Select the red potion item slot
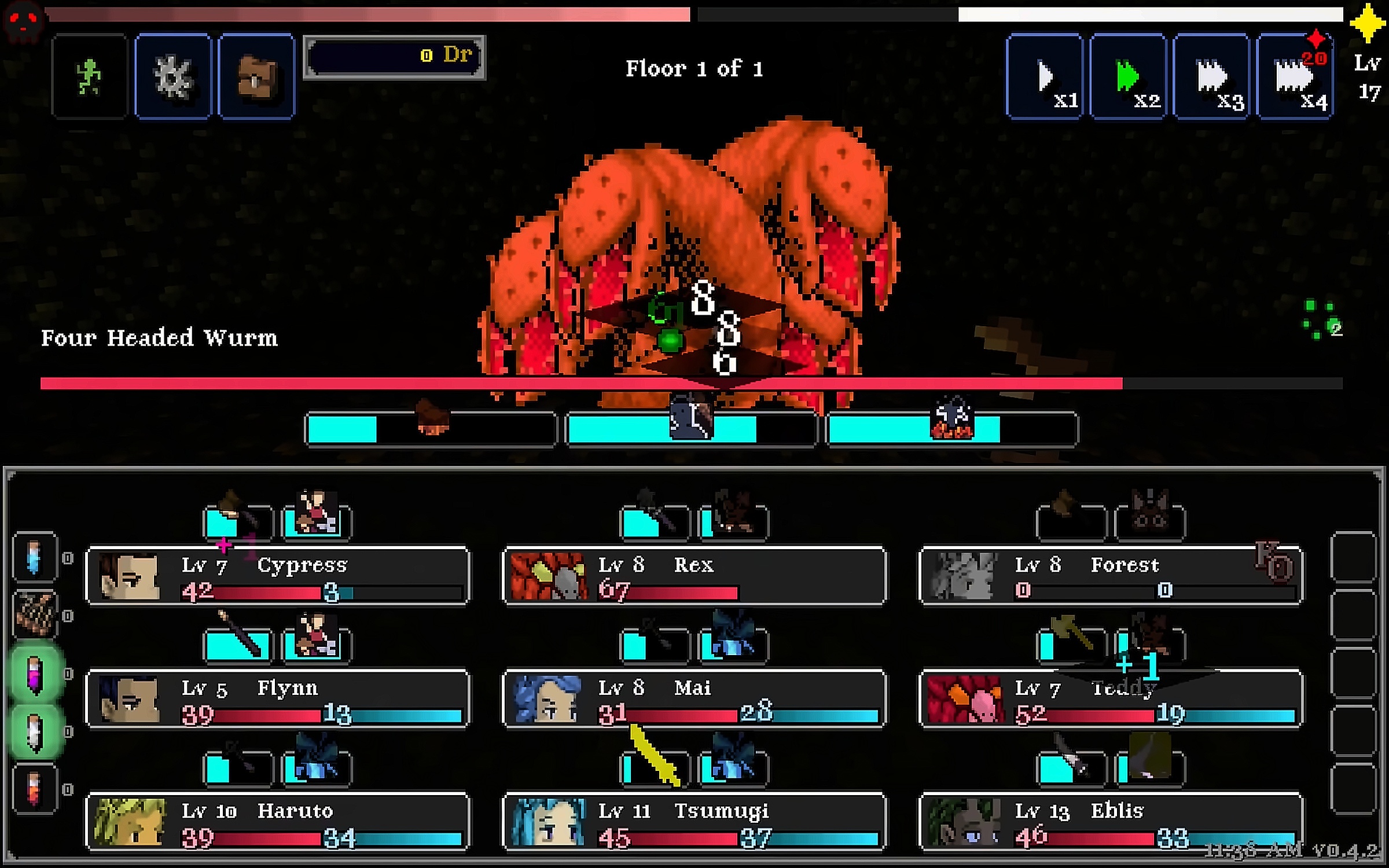1389x868 pixels. pos(35,789)
